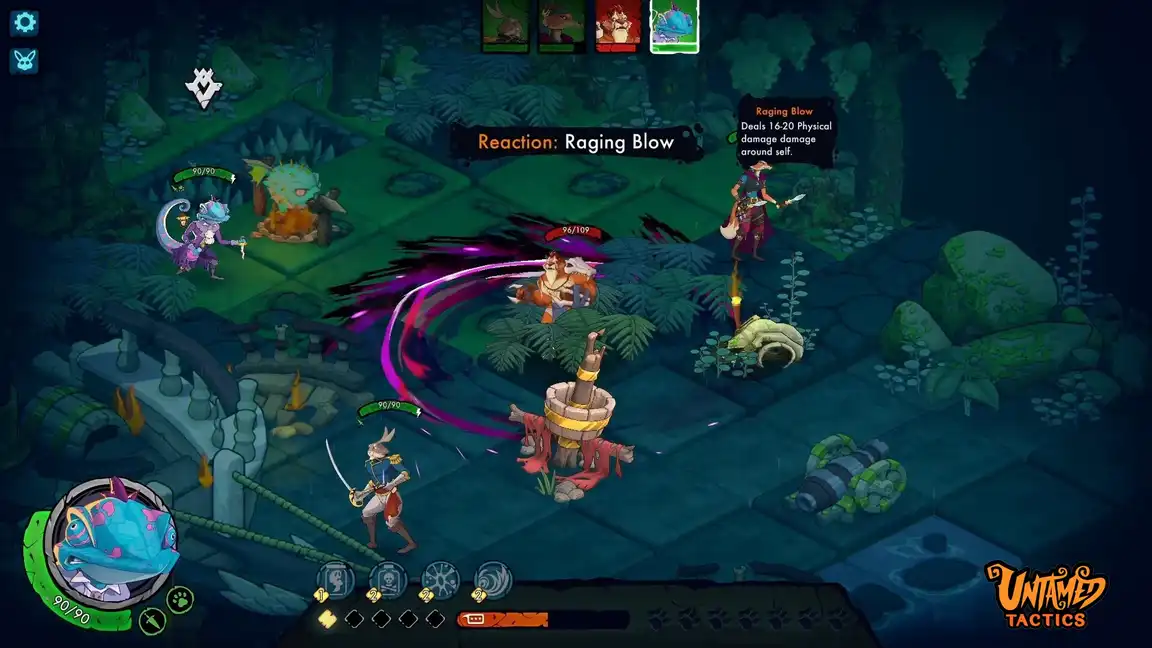Select the rabbit portrait in turn order
This screenshot has width=1152, height=648.
click(x=505, y=25)
